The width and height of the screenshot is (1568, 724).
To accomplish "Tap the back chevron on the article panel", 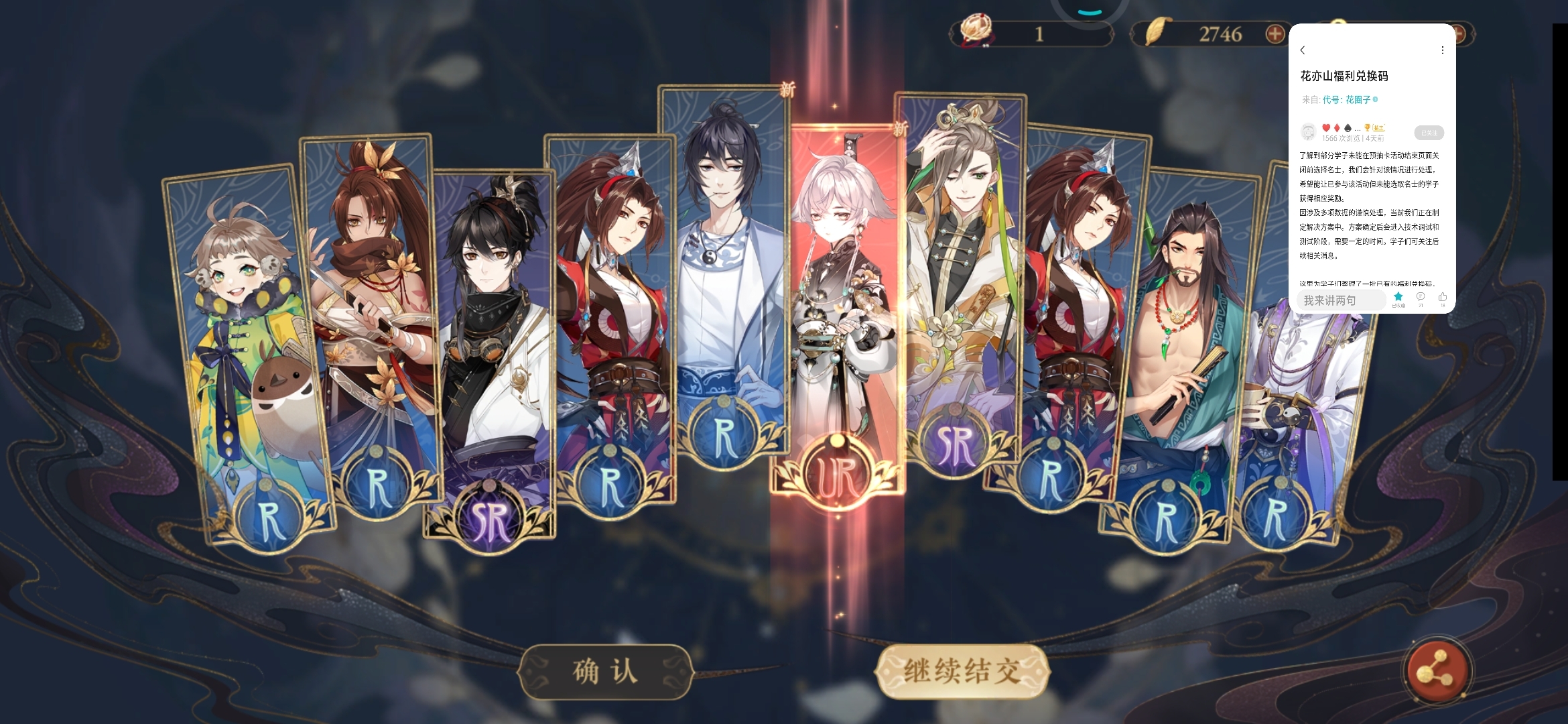I will pyautogui.click(x=1303, y=49).
